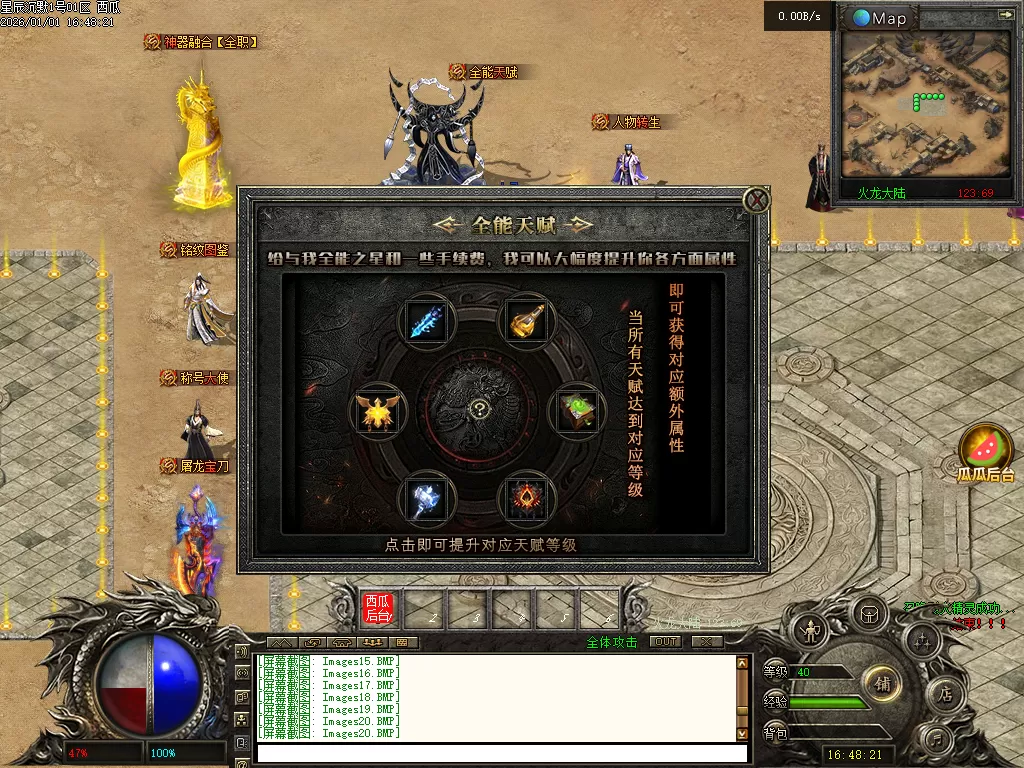Open the 店 shop button
Image resolution: width=1024 pixels, height=768 pixels.
[x=944, y=693]
